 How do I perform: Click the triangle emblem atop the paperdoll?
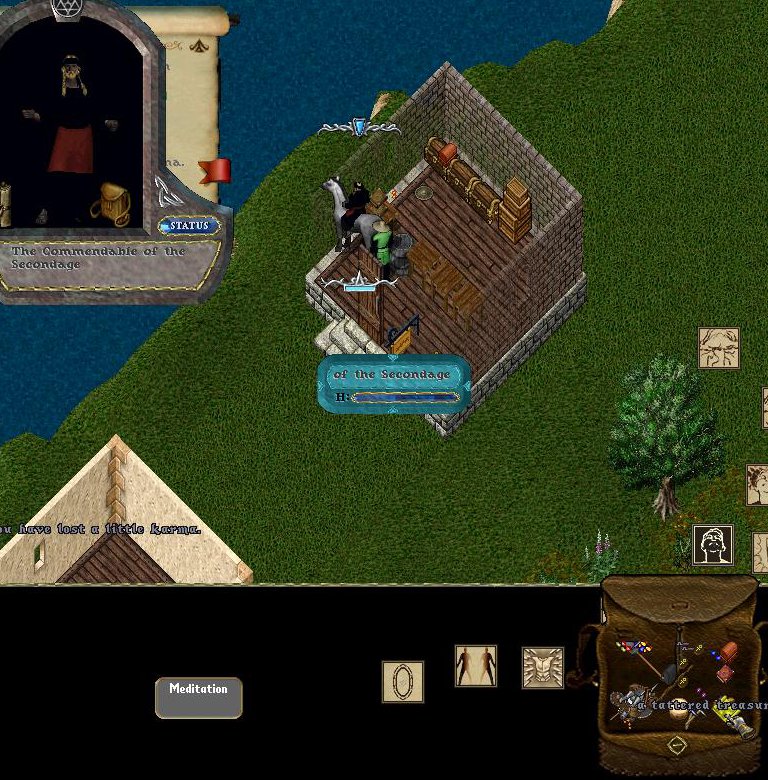click(67, 9)
